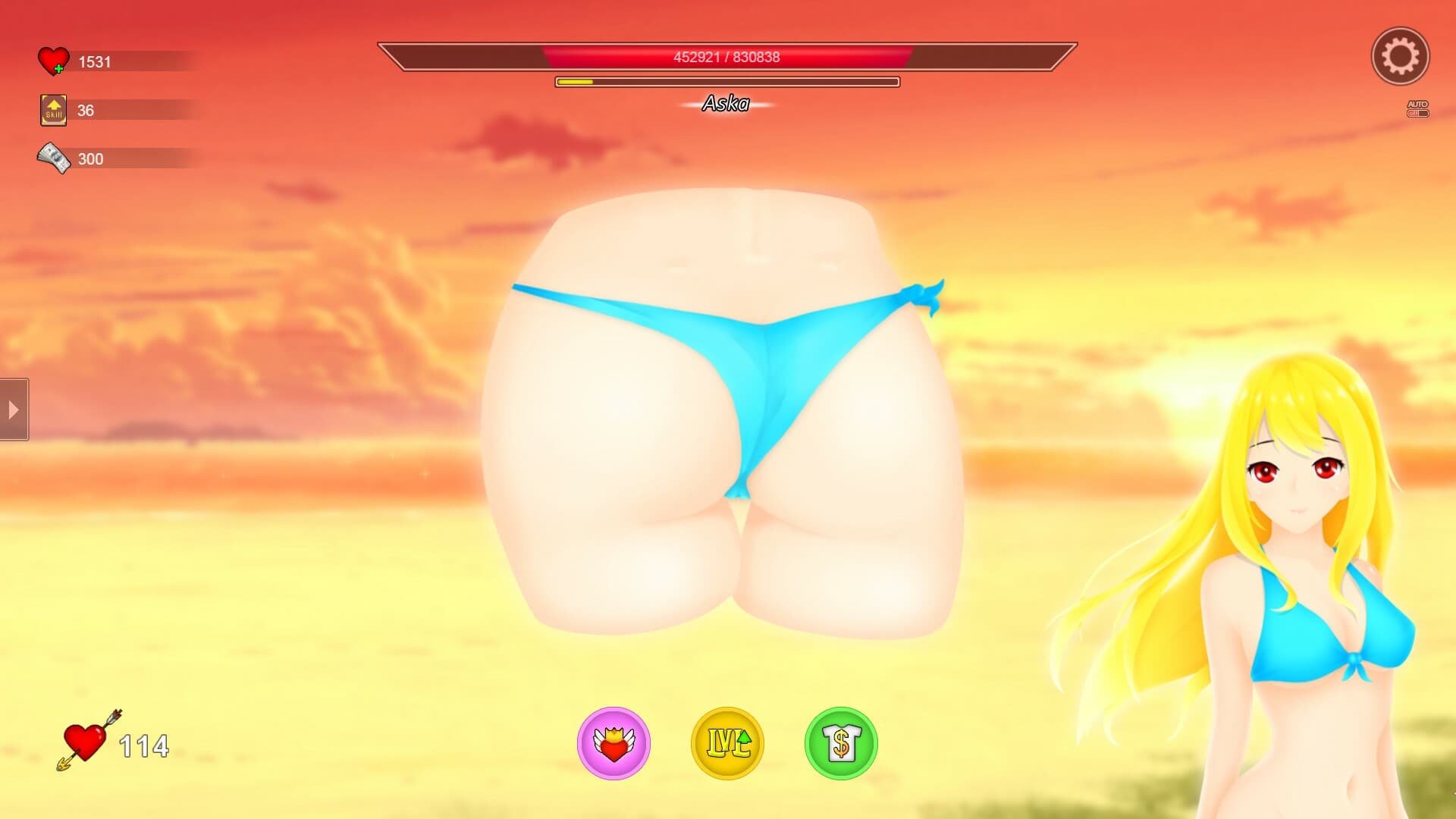Select the Skill points icon
The height and width of the screenshot is (819, 1456).
coord(53,110)
